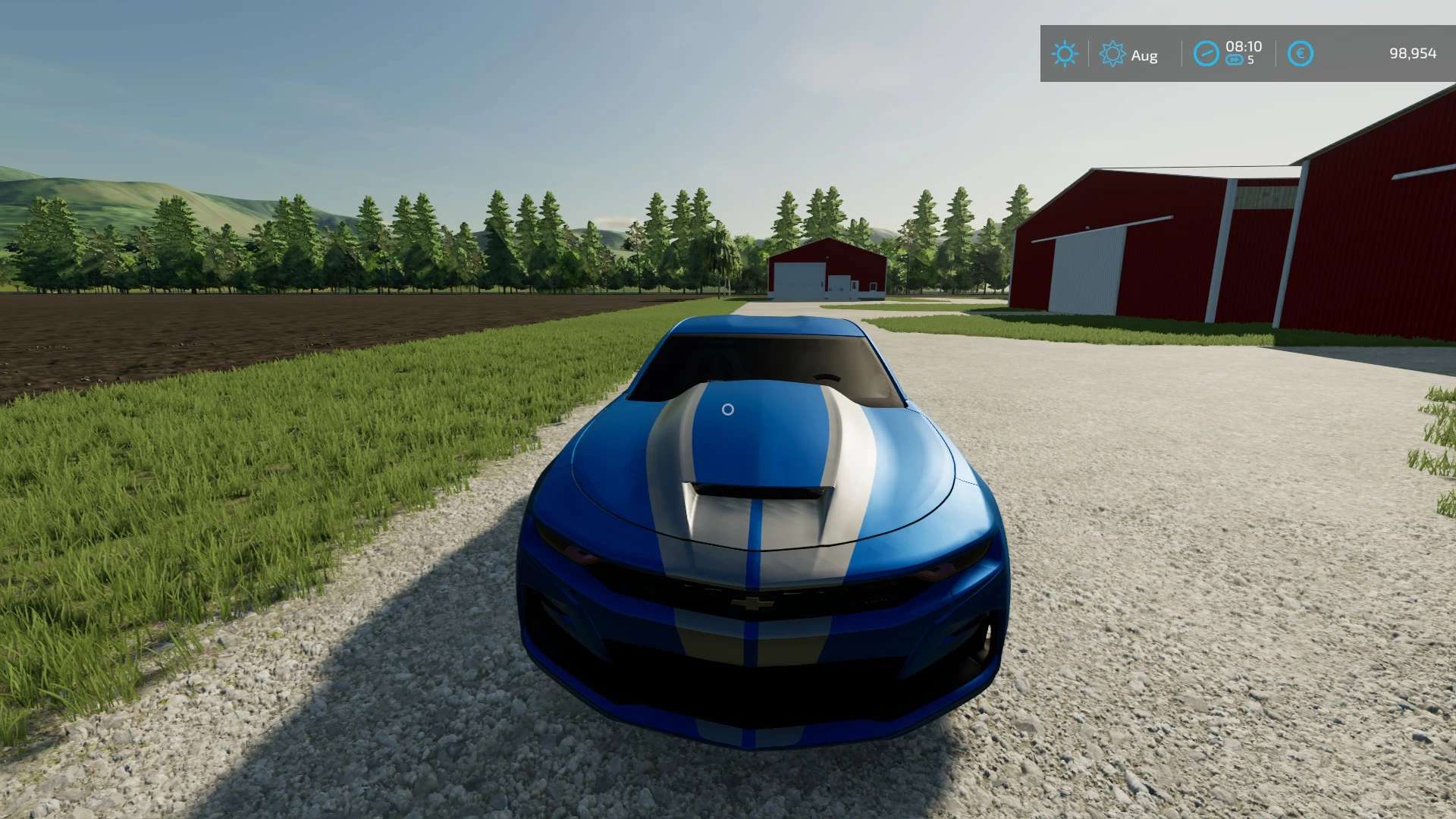Click the blue clock icon

pyautogui.click(x=1206, y=54)
